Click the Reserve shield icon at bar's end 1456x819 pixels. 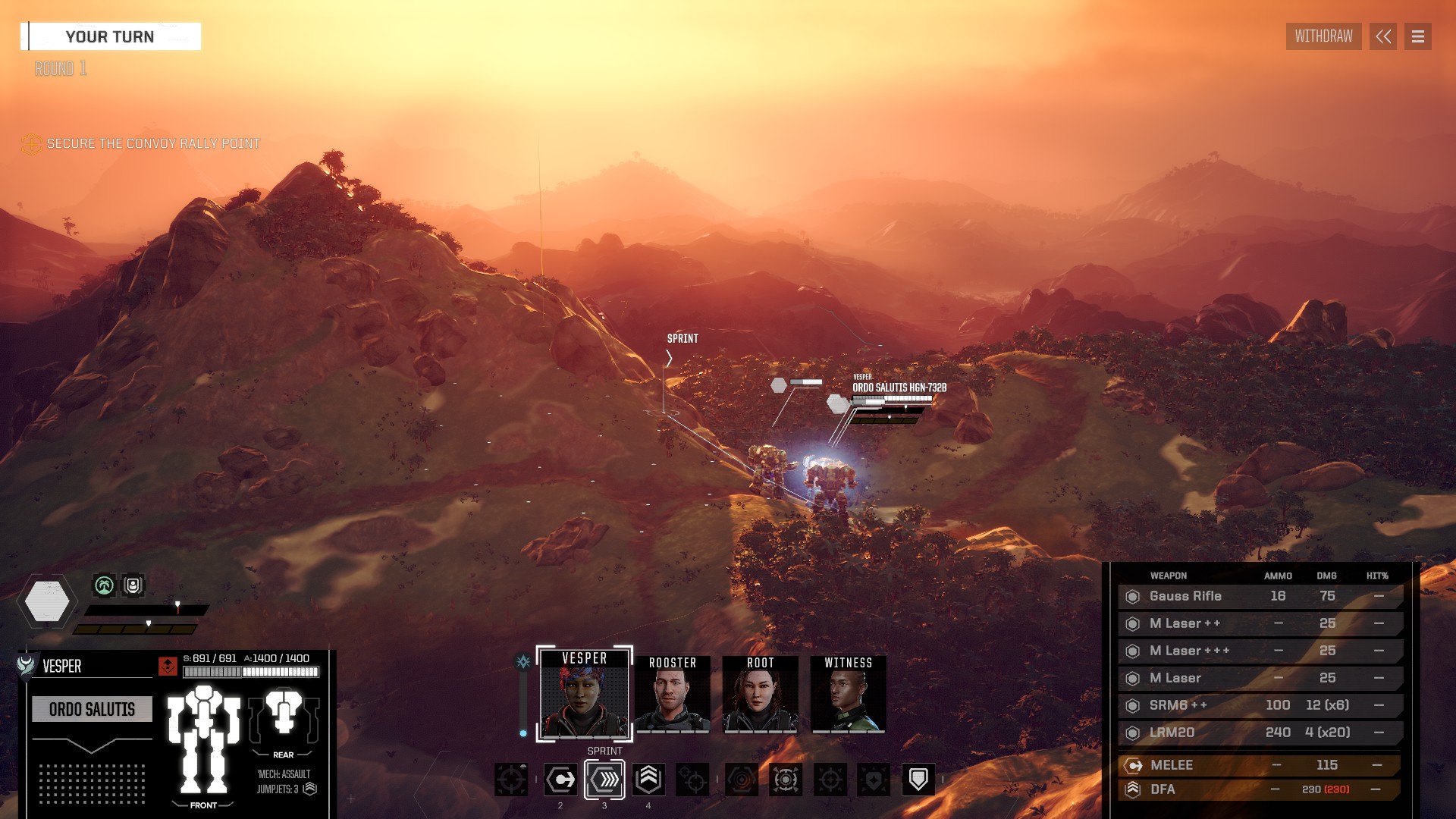(918, 778)
